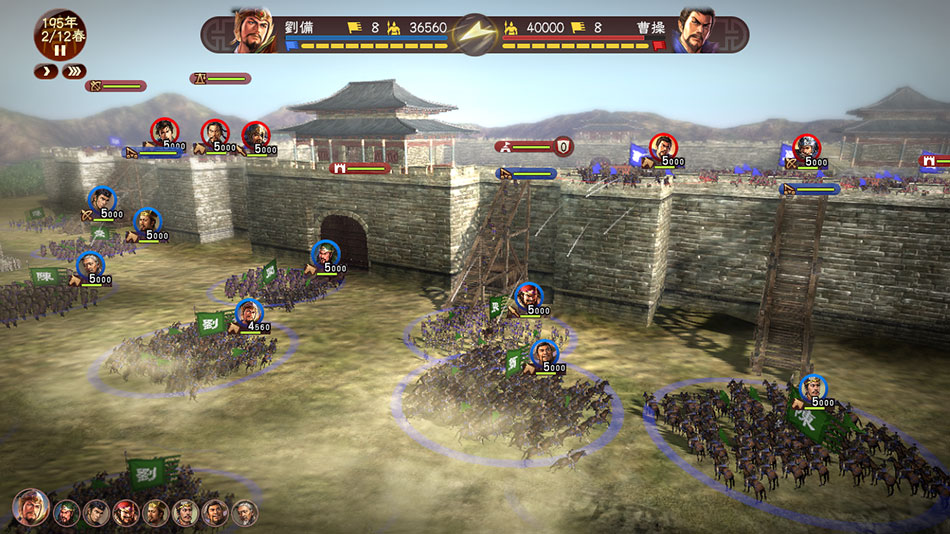Click the central lightning emblem in top bar

tap(475, 33)
